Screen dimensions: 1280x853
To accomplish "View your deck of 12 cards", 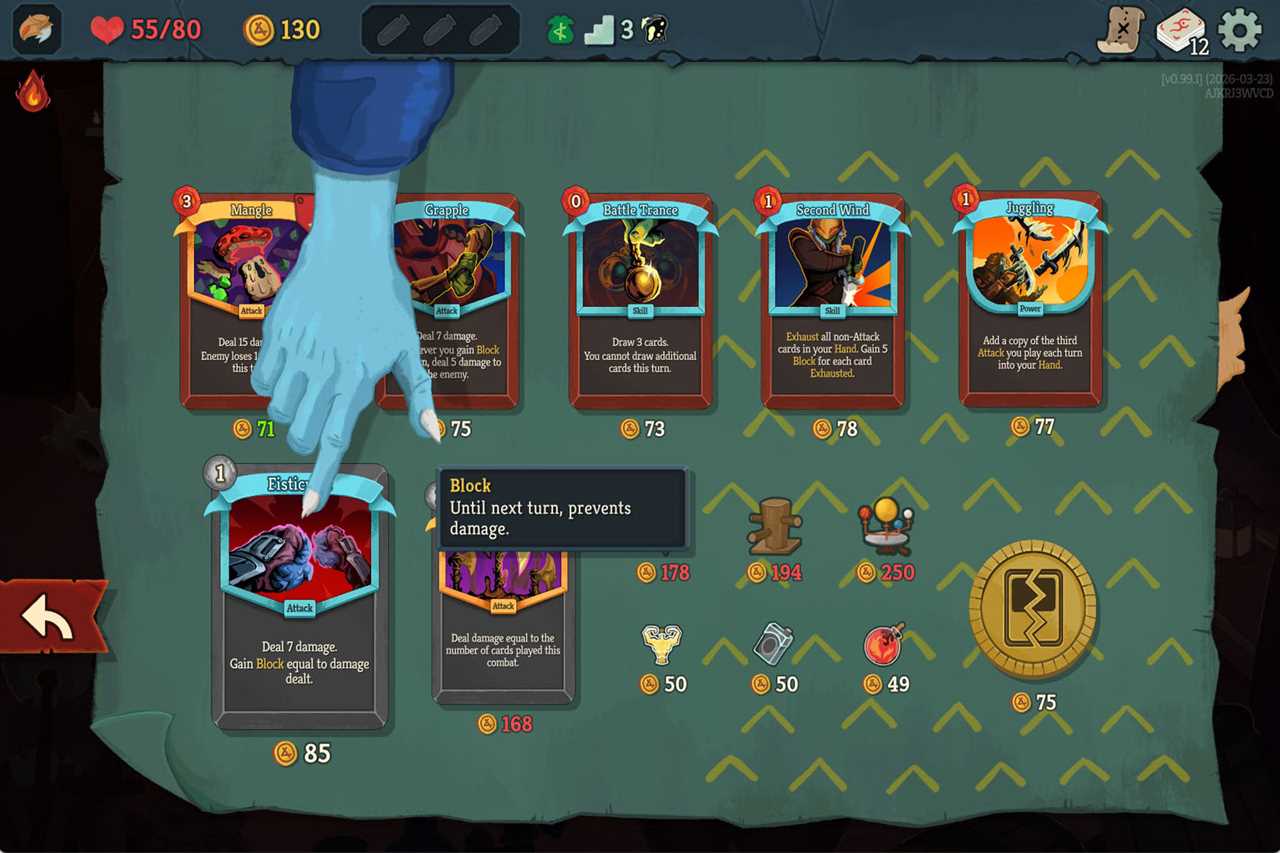I will pyautogui.click(x=1180, y=30).
